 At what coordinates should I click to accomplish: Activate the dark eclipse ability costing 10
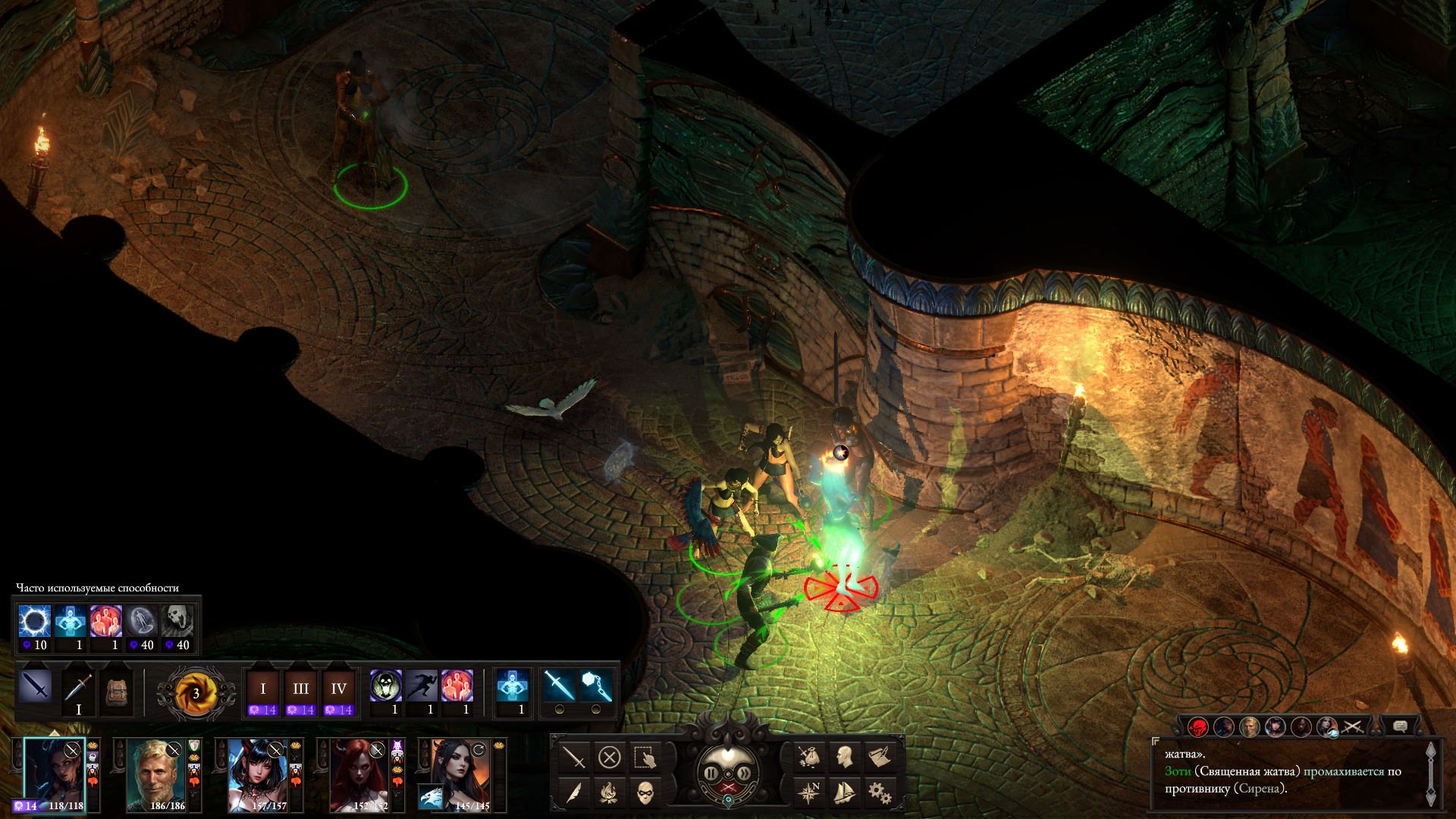[34, 622]
